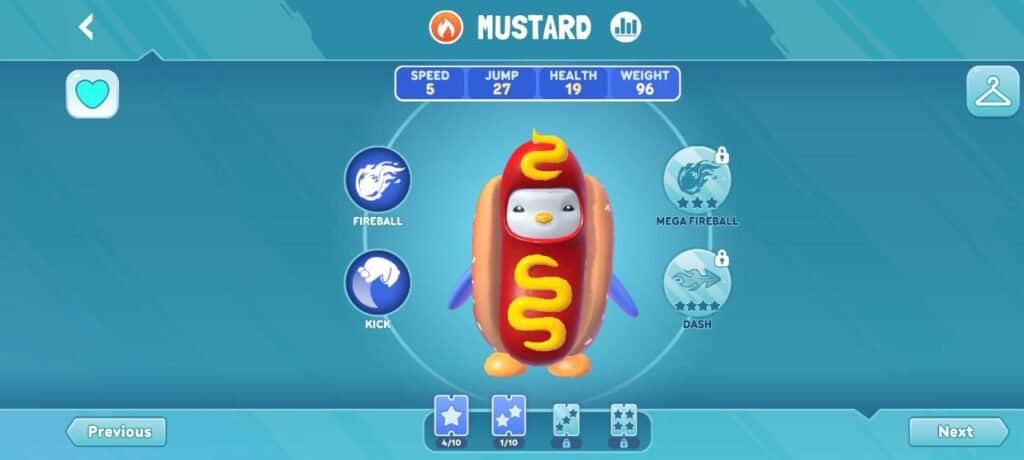Inspect the locked Dash ability
Screen dimensions: 1024x460
tap(697, 283)
